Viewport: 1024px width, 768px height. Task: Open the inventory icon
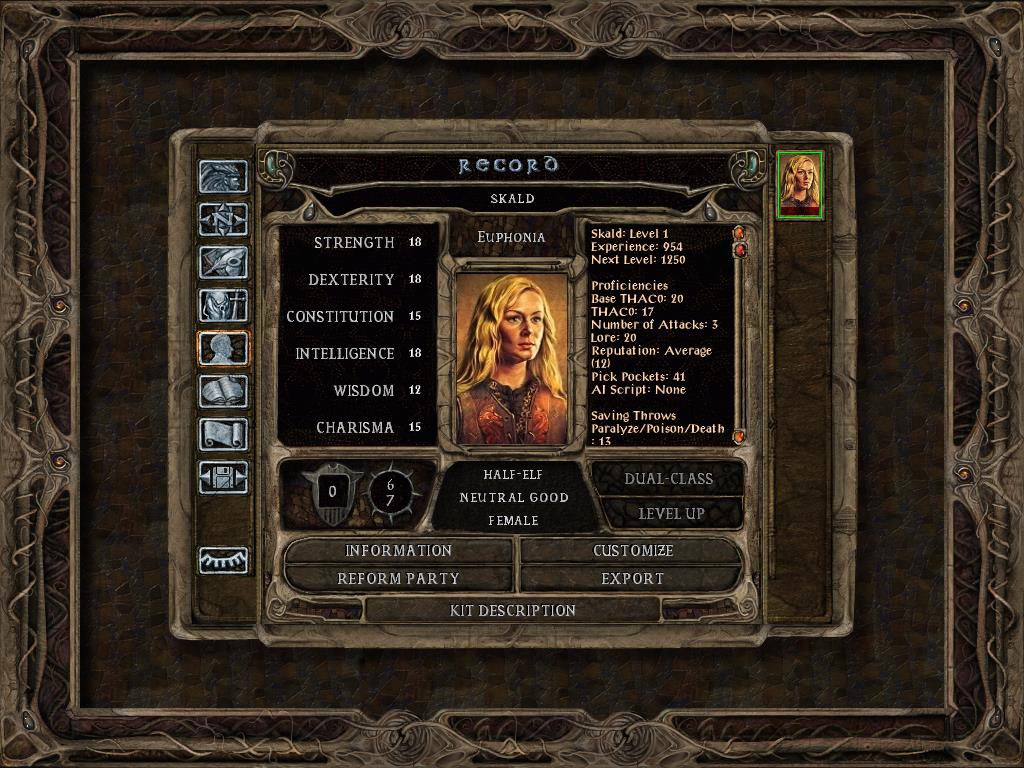223,305
